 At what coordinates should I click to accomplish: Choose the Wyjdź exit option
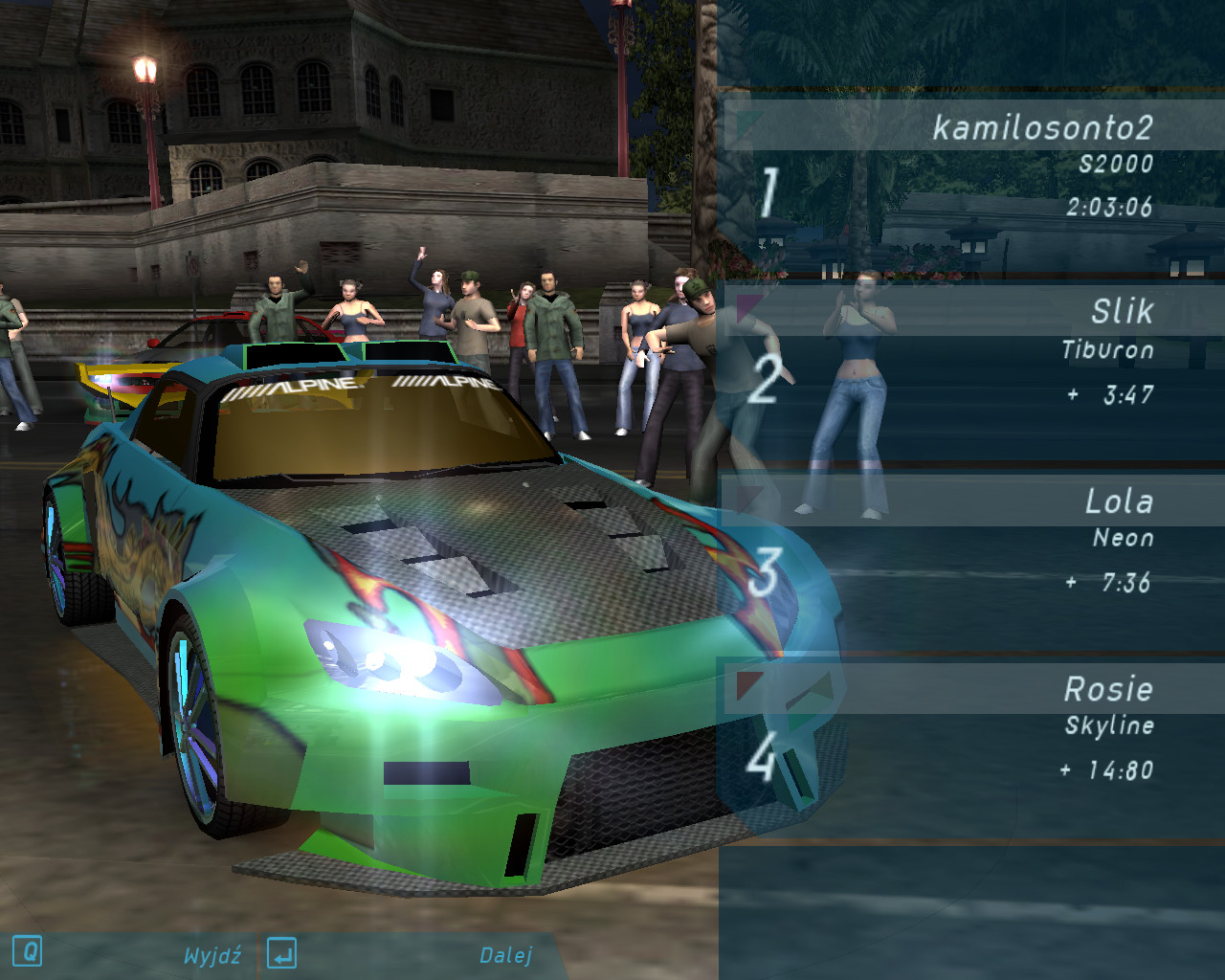tap(212, 955)
